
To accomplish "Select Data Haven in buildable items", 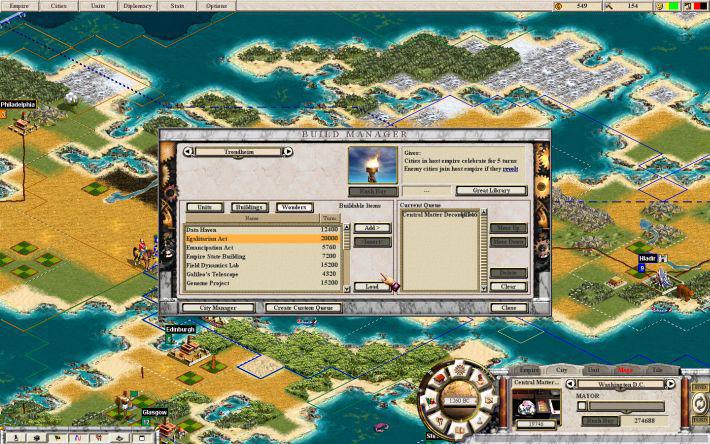I will 252,230.
